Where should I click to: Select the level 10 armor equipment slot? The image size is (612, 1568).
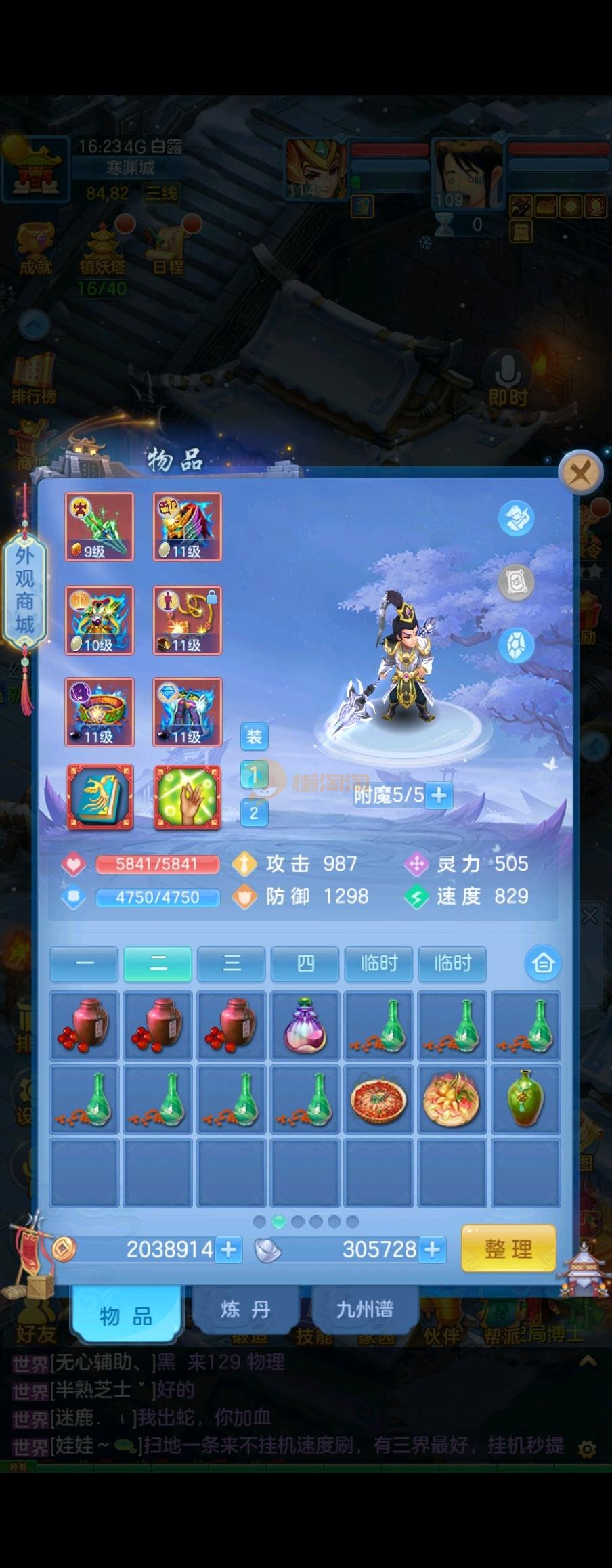tap(100, 620)
